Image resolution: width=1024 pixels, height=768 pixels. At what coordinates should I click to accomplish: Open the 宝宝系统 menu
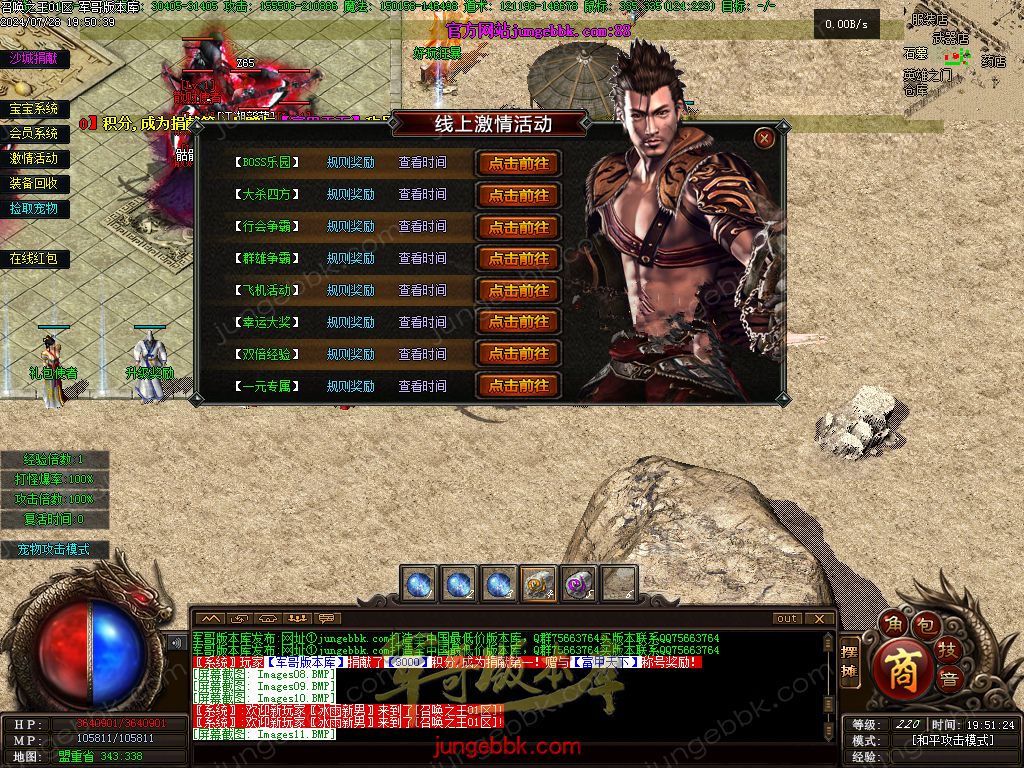pos(34,109)
